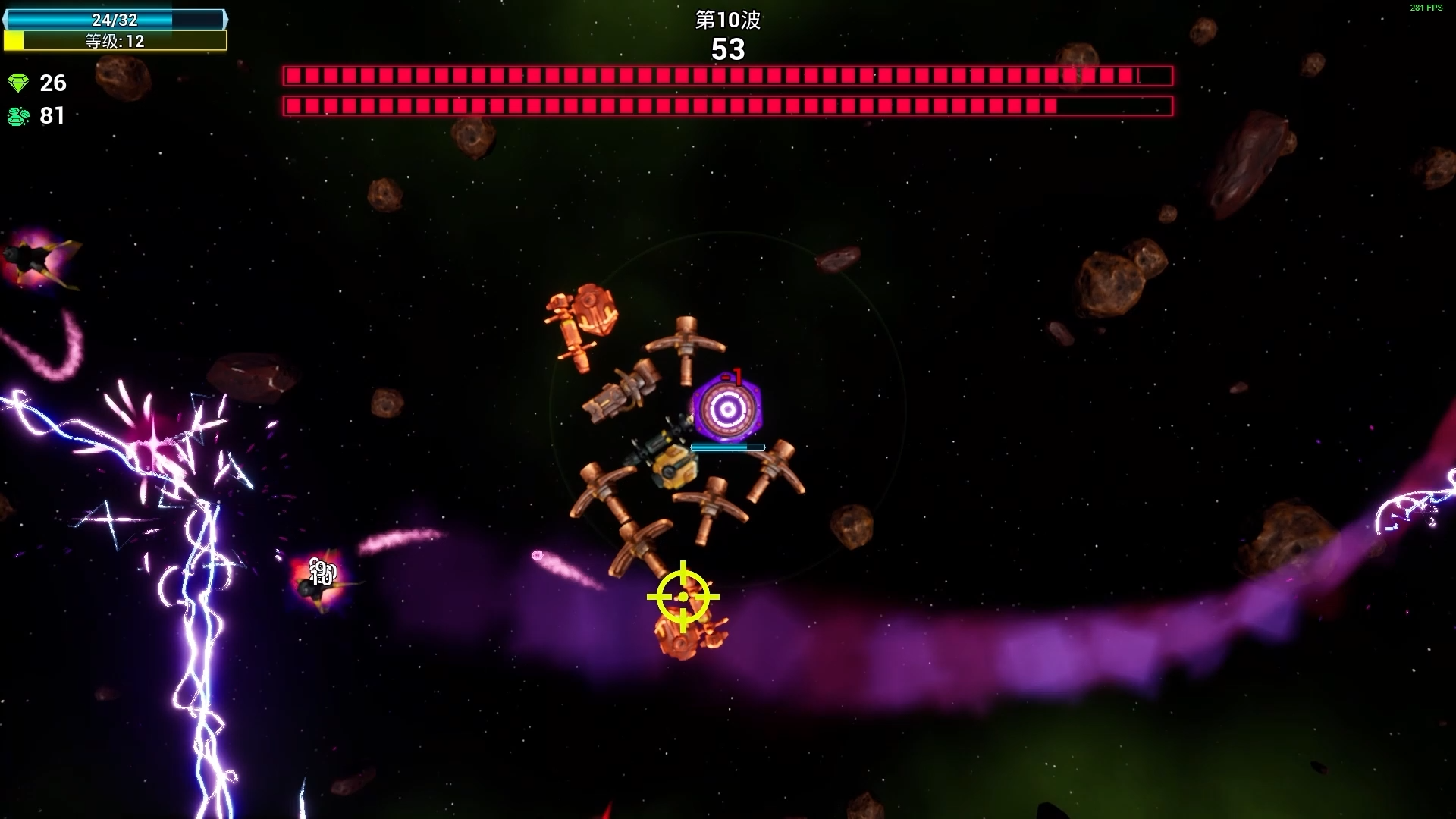Click the green 281 FPS counter
The image size is (1456, 819).
(1425, 8)
